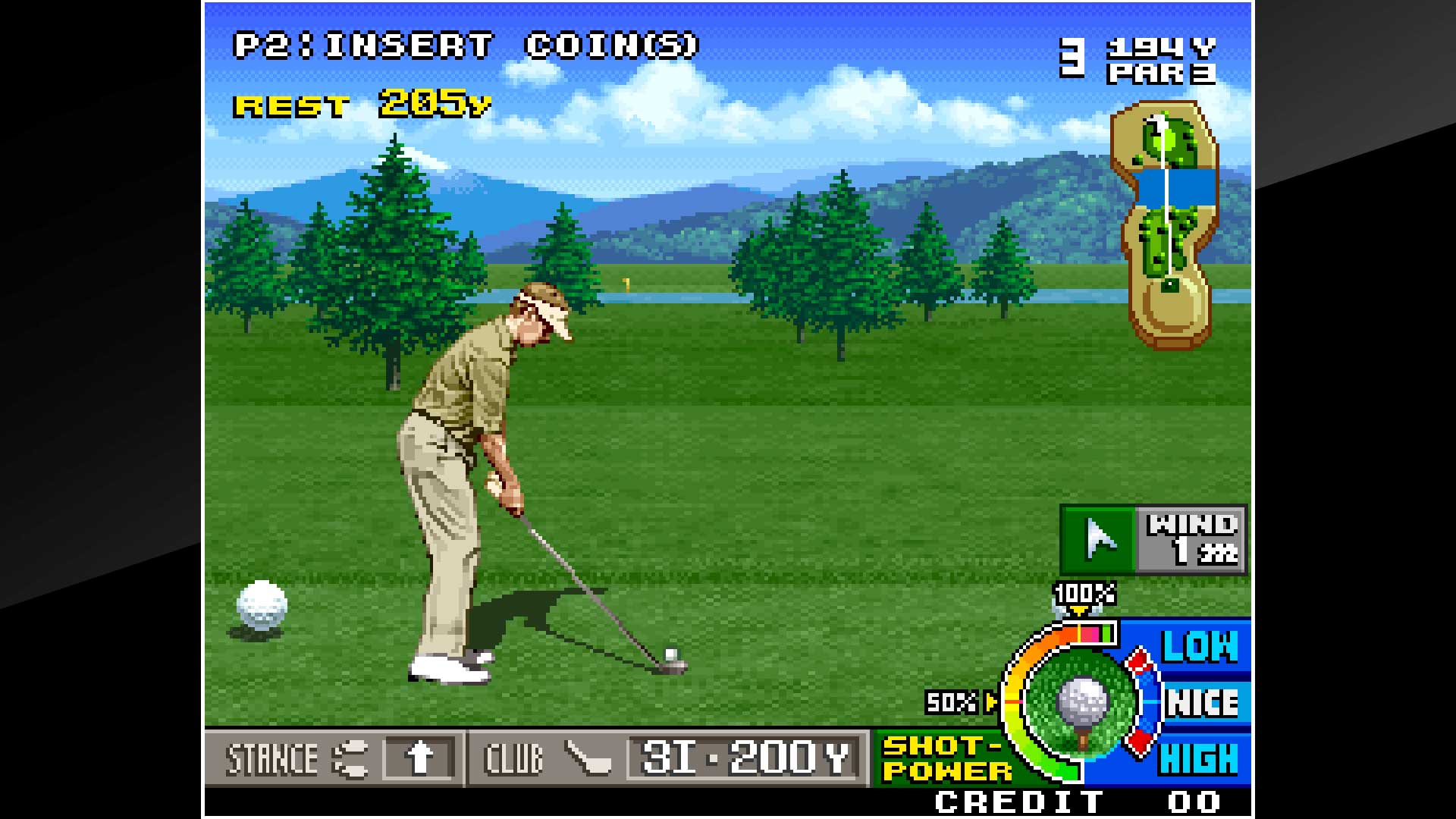Expand the WIND information panel
This screenshot has width=1456, height=819.
click(x=1193, y=538)
